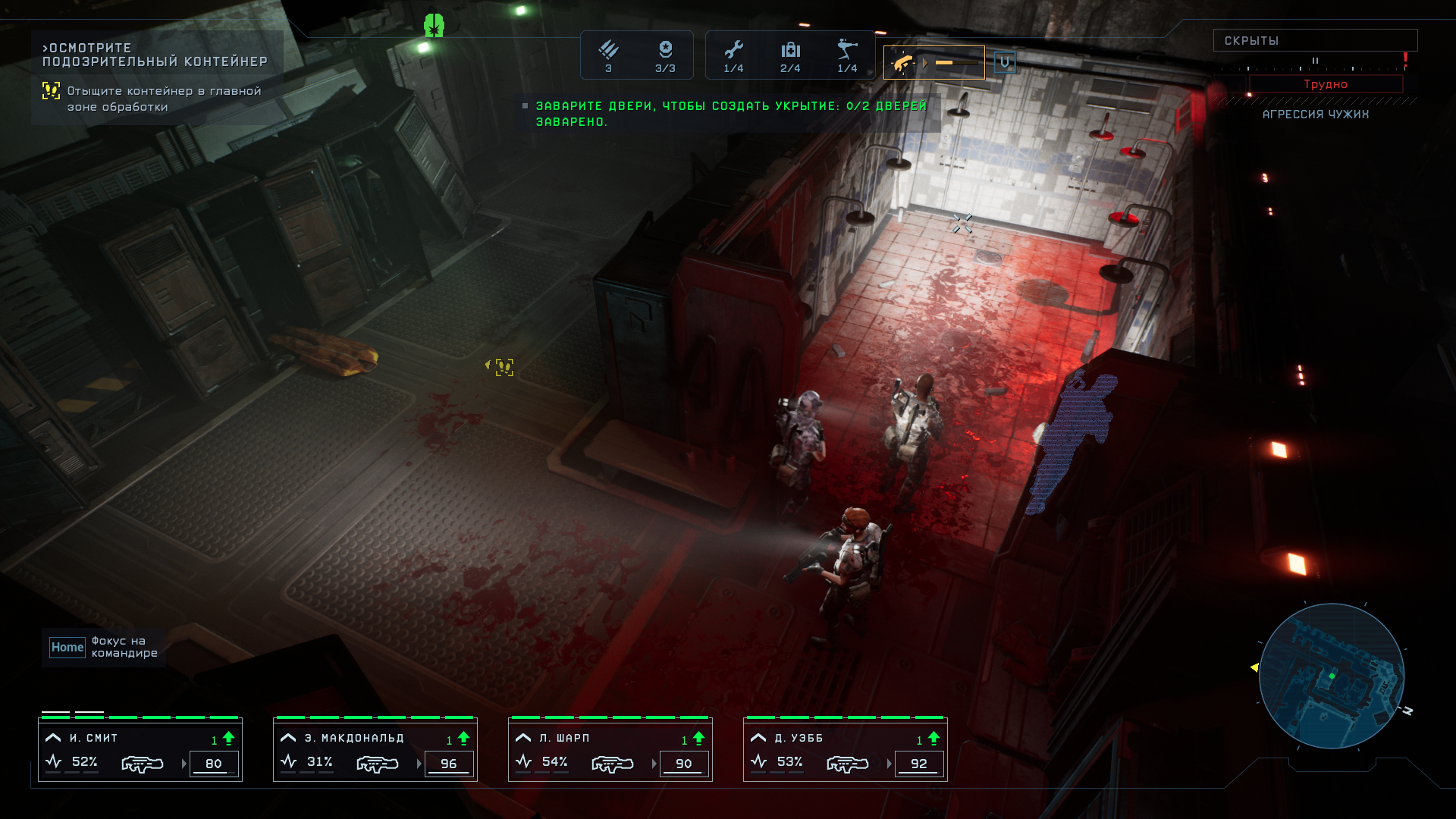The width and height of the screenshot is (1456, 819).
Task: Click the sentry gun resource icon
Action: [847, 51]
